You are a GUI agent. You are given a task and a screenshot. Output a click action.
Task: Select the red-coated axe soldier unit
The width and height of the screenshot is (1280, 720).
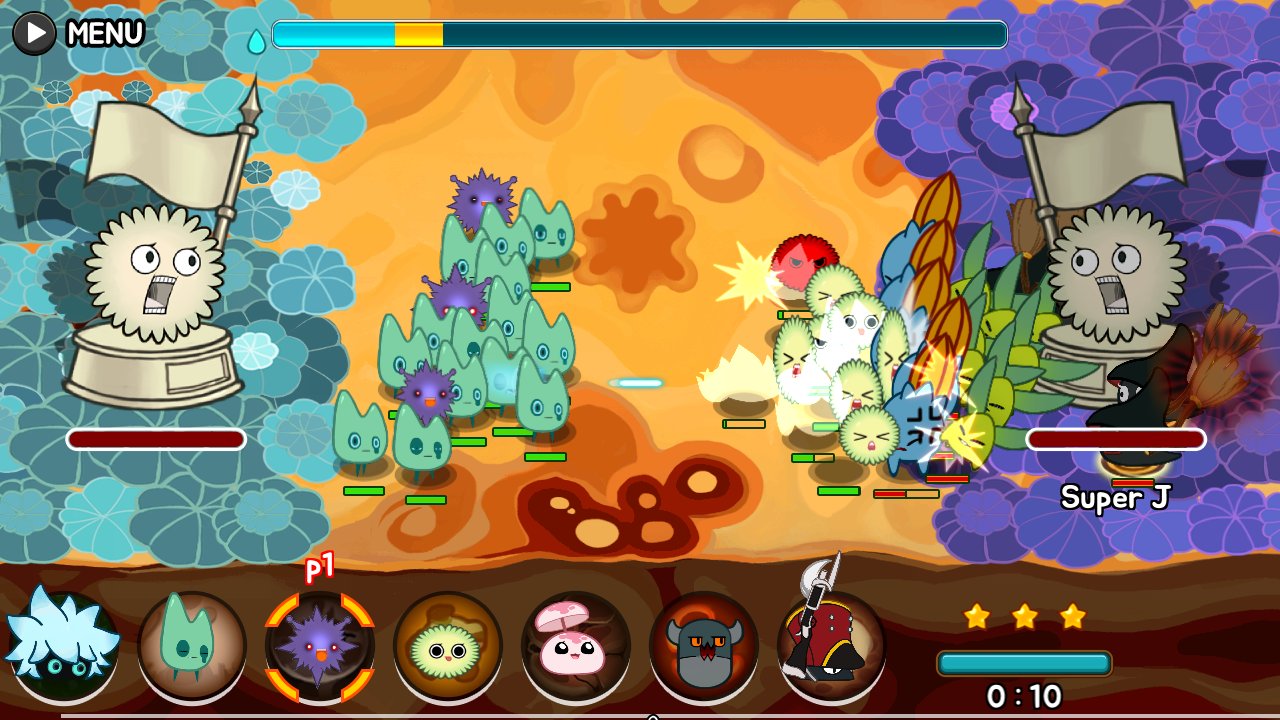click(x=832, y=645)
